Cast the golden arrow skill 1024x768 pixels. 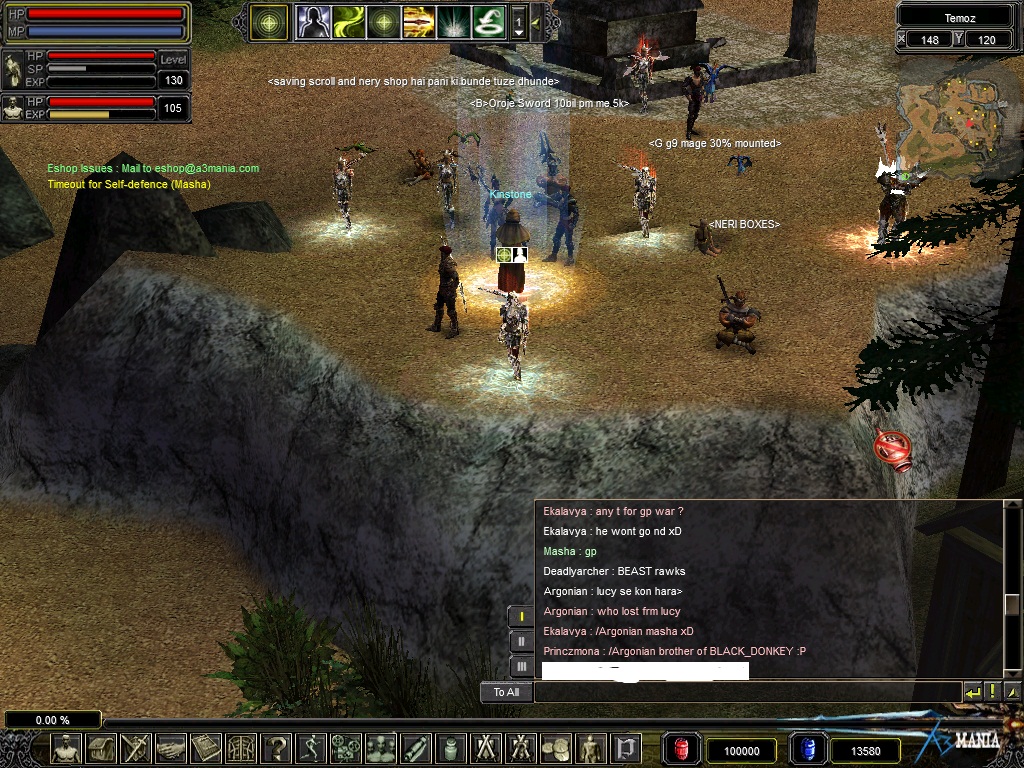point(418,21)
